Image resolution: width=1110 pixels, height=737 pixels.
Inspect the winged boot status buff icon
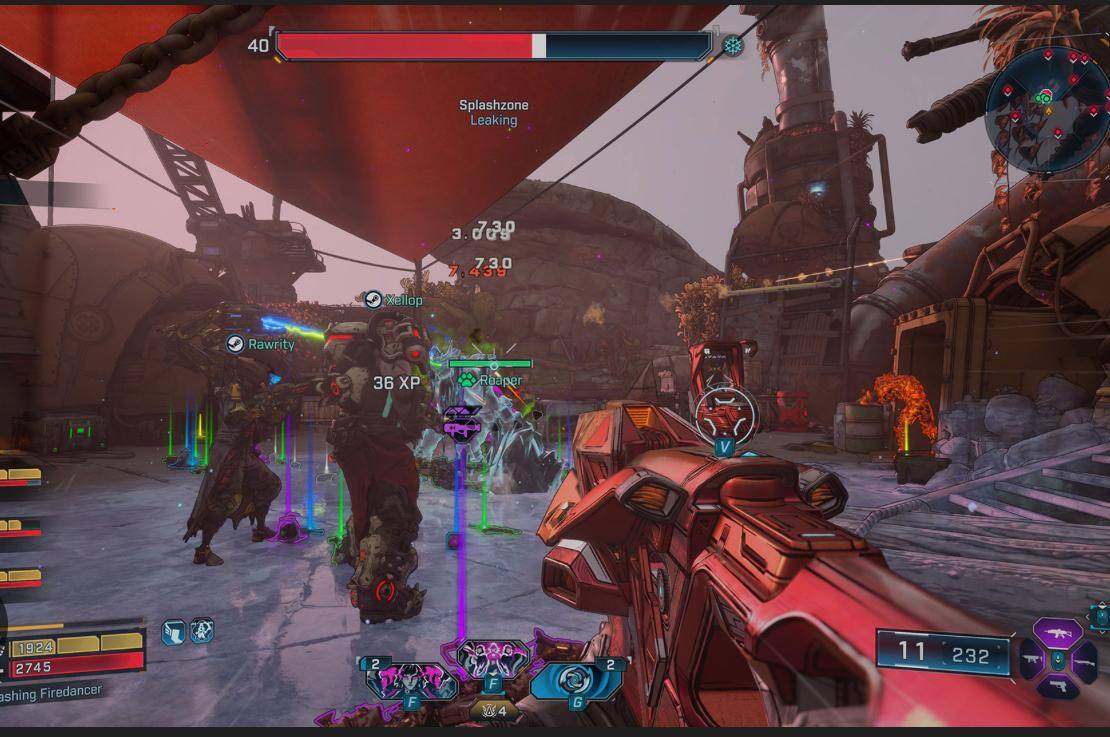pos(173,631)
